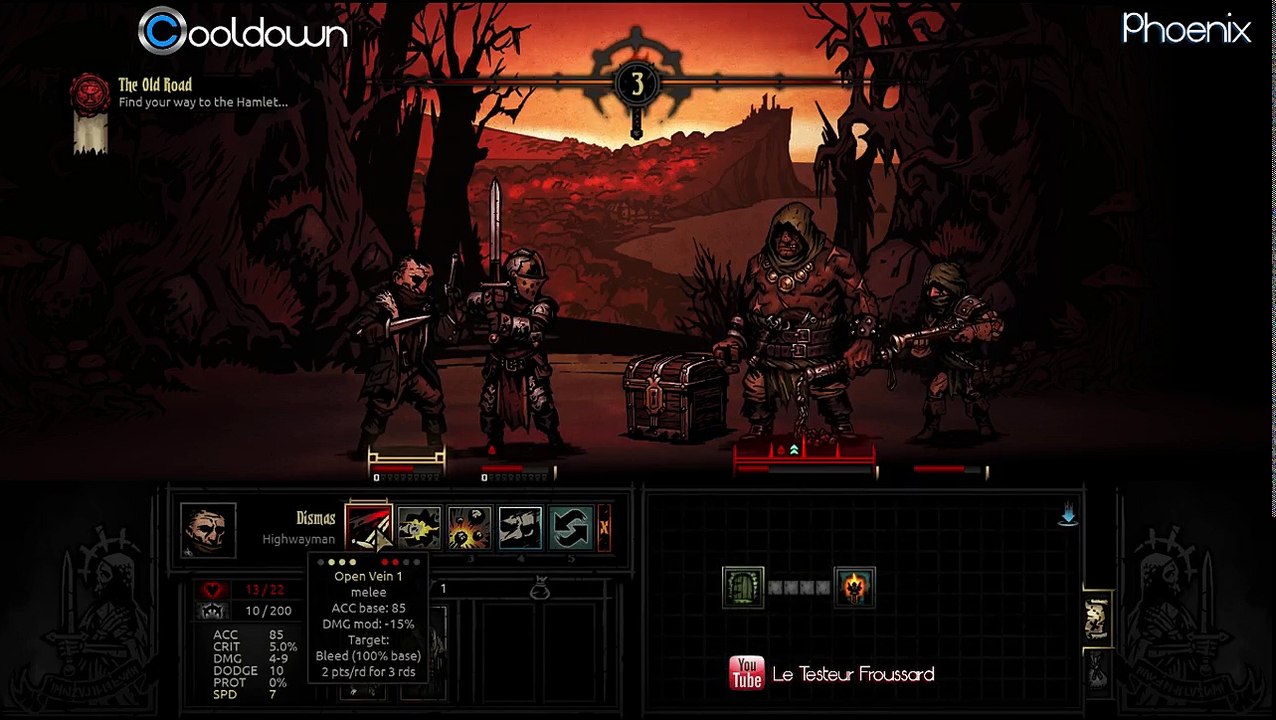Click the swap position arrows skill

coord(572,528)
